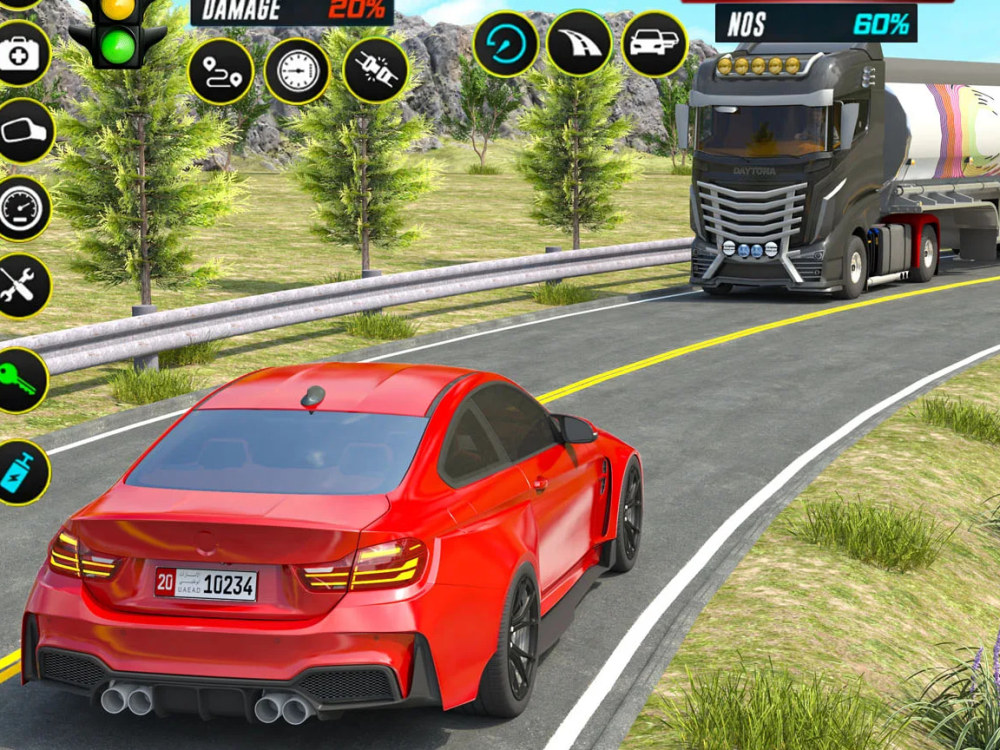Select the two cars traffic icon
1000x750 pixels.
[655, 44]
